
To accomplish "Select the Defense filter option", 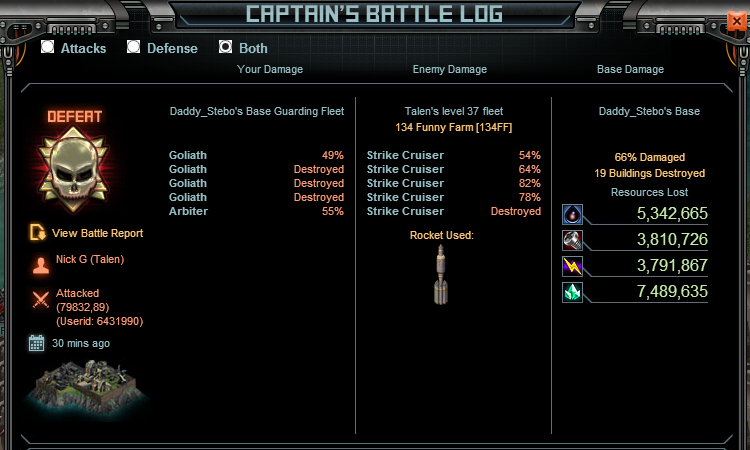I will 134,47.
